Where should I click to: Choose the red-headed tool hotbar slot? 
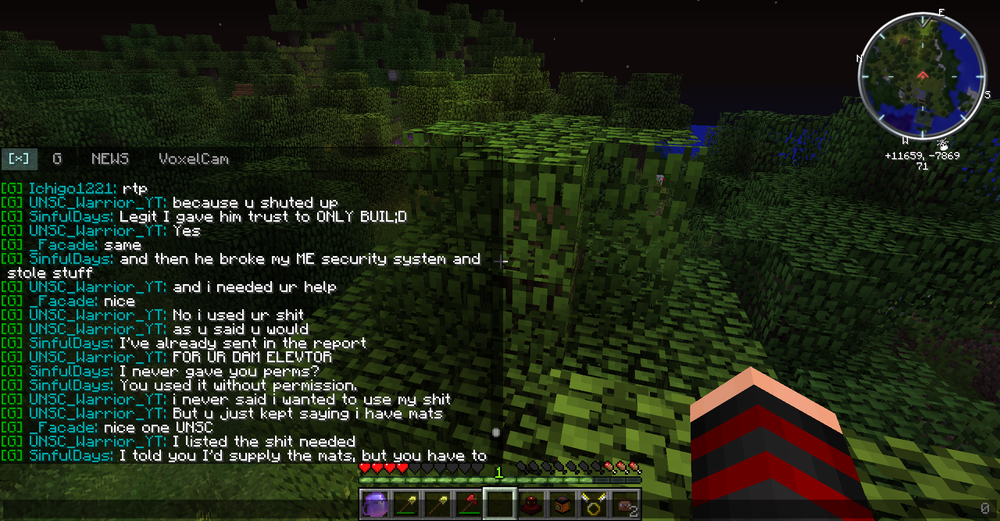[468, 504]
